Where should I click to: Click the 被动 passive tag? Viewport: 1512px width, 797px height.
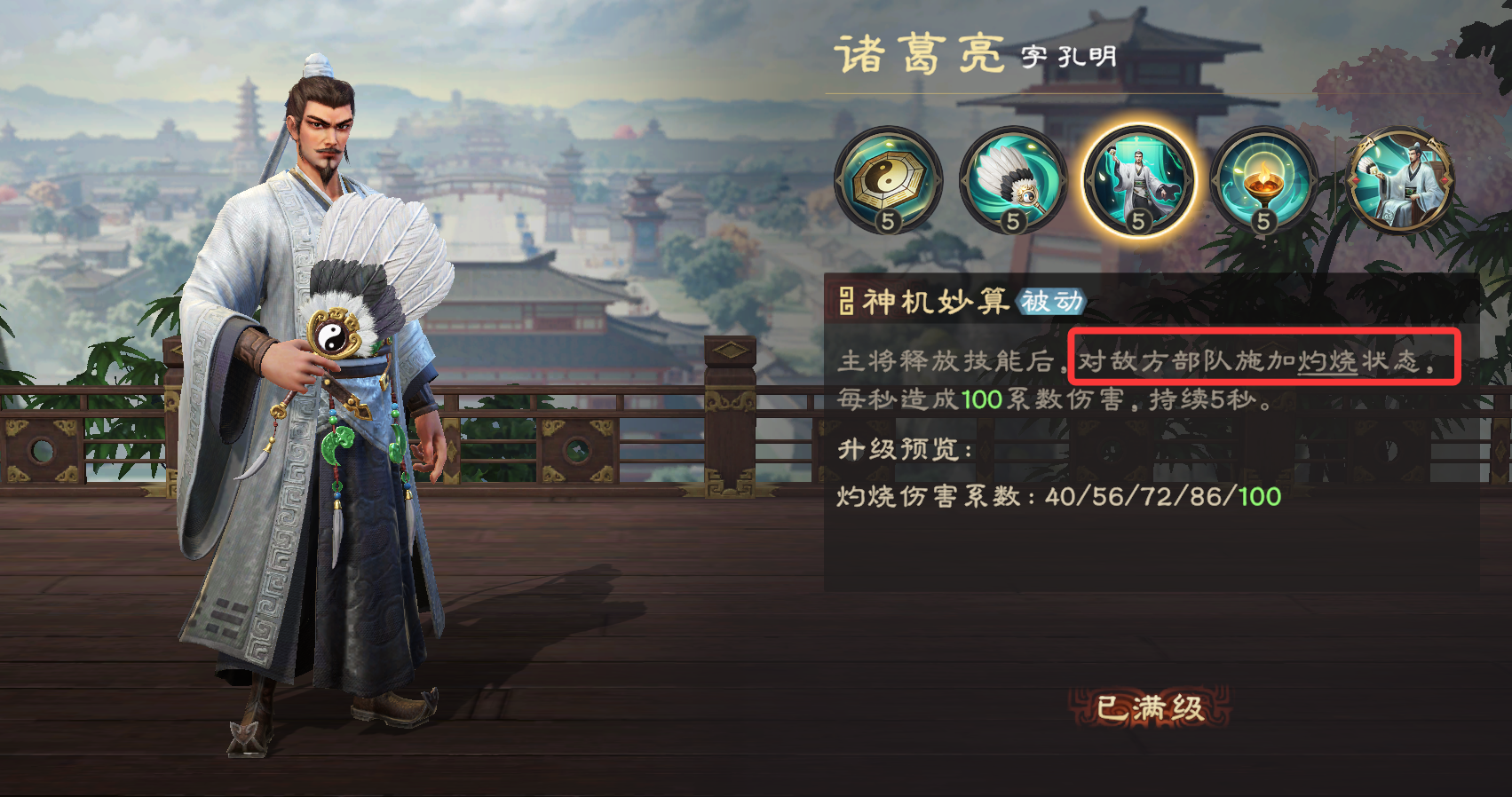1049,303
